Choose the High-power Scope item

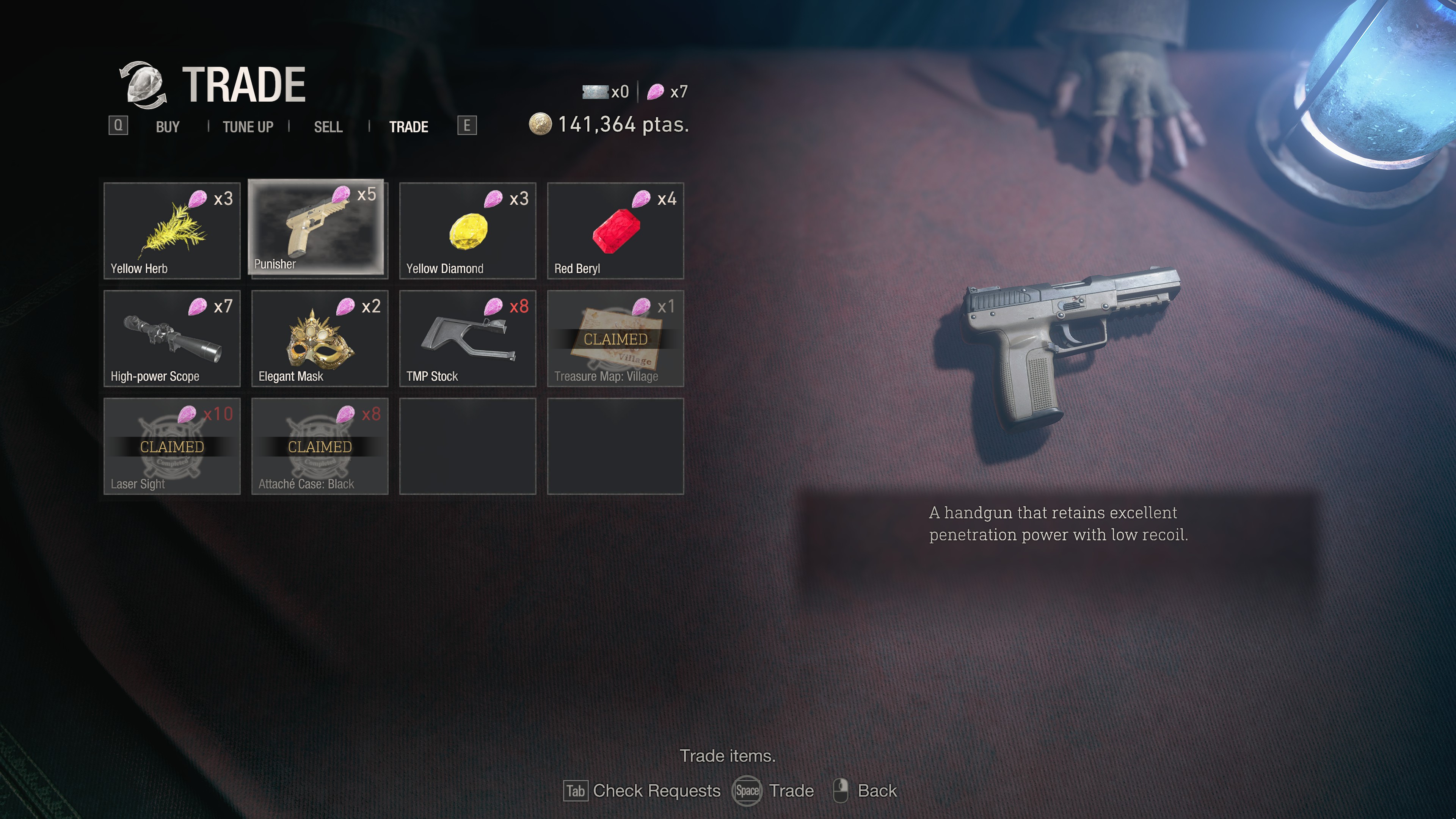(x=172, y=338)
